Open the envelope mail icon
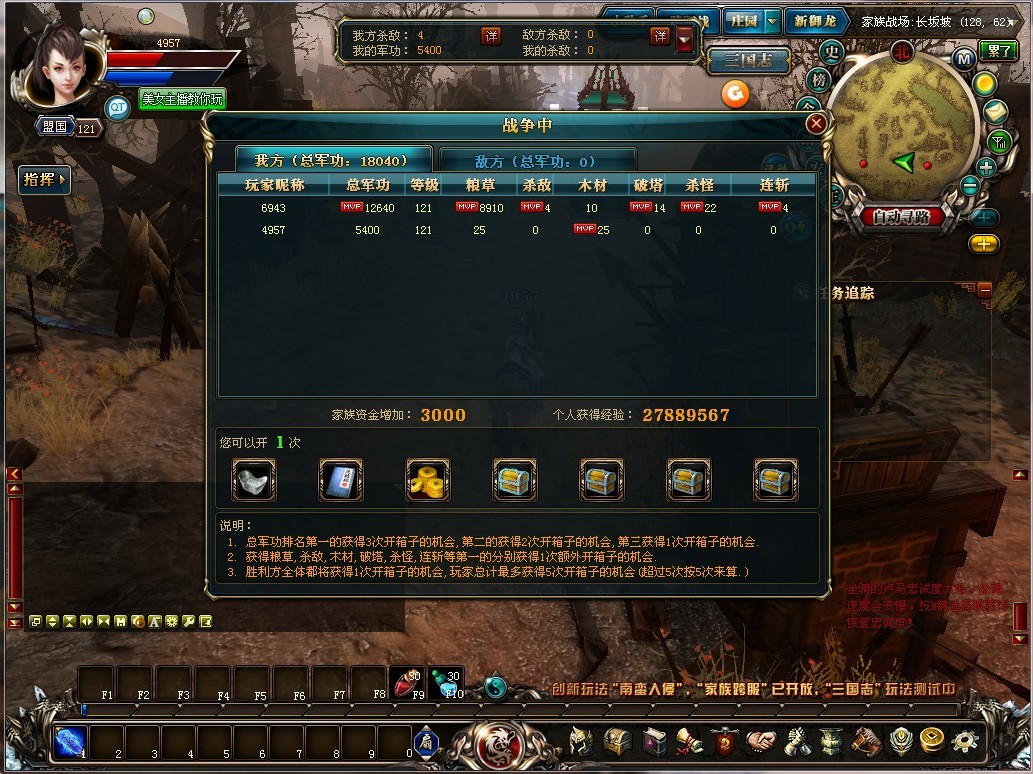This screenshot has width=1033, height=774. click(995, 111)
